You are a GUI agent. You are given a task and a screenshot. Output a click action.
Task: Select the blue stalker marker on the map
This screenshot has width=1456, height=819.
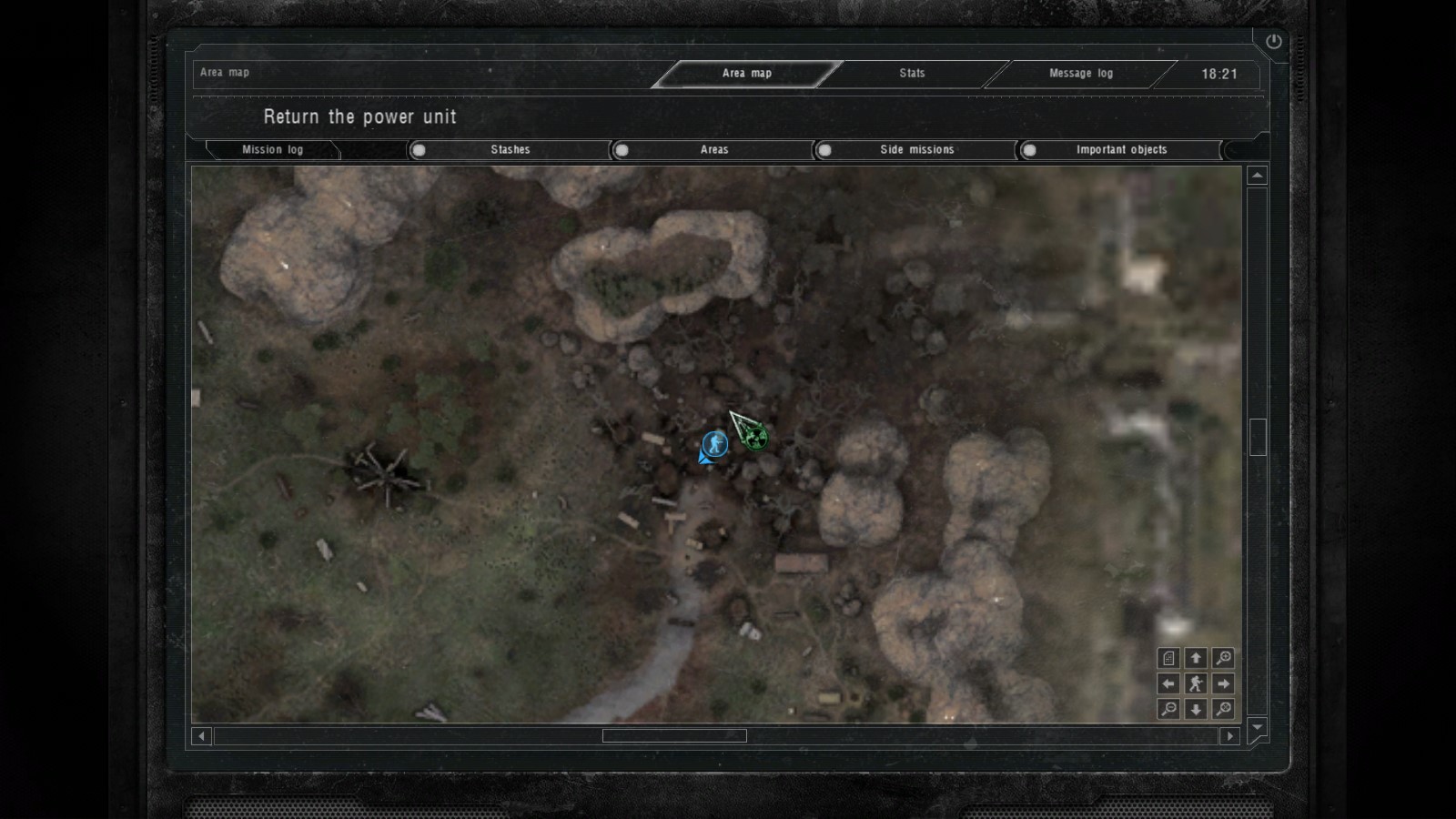tap(715, 444)
